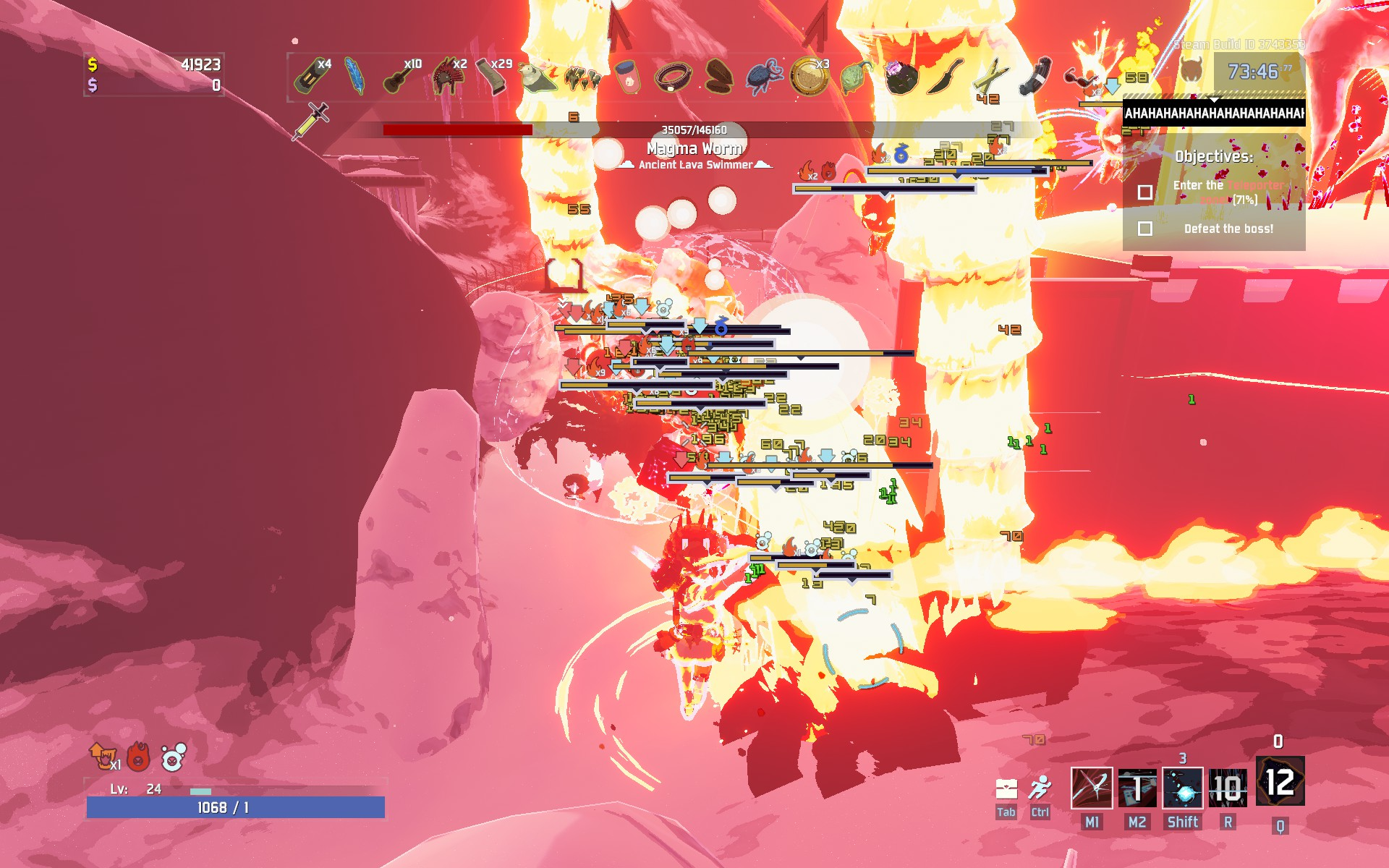The image size is (1389, 868).
Task: Toggle the sprint running-figure icon
Action: [1040, 788]
